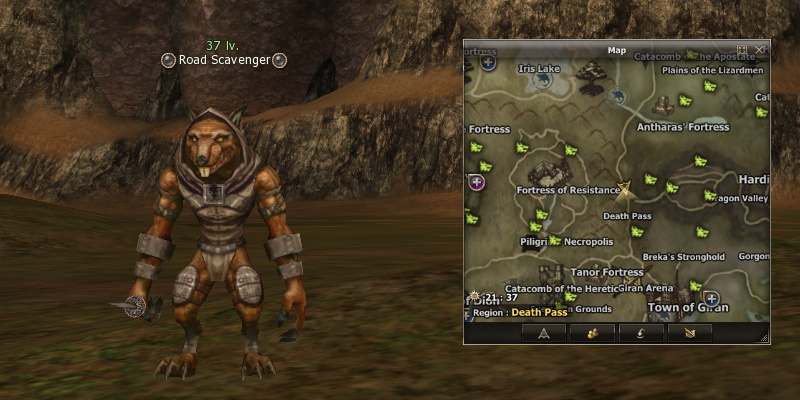Click the fourth map toolbar button
The image size is (800, 400).
coord(690,333)
